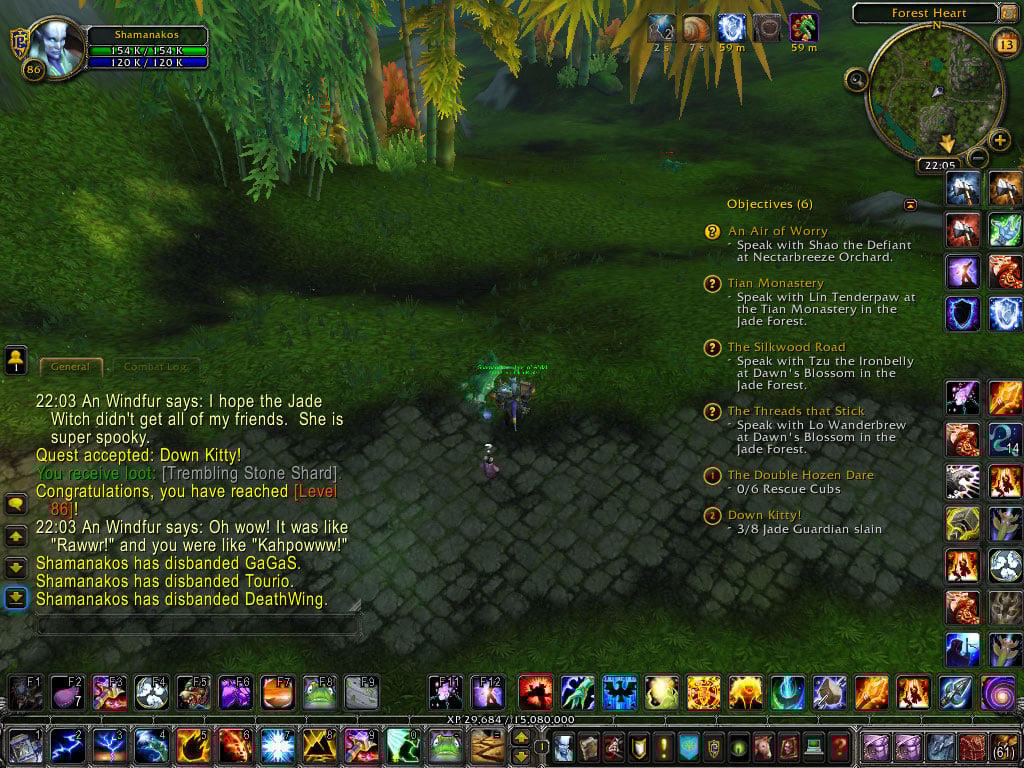Cast Lightning Bolt from action slot 2
Screen dimensions: 1024x768
pyautogui.click(x=68, y=746)
